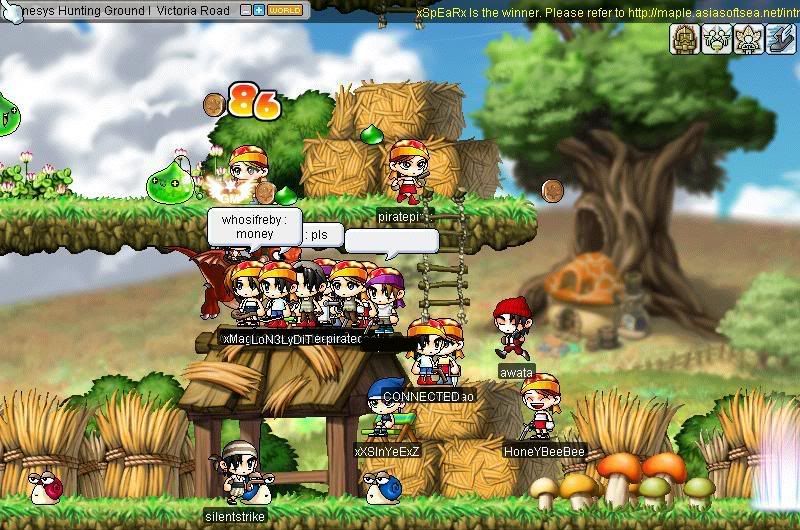Minimize the minimap with the minus button
The image size is (800, 530).
pyautogui.click(x=246, y=9)
